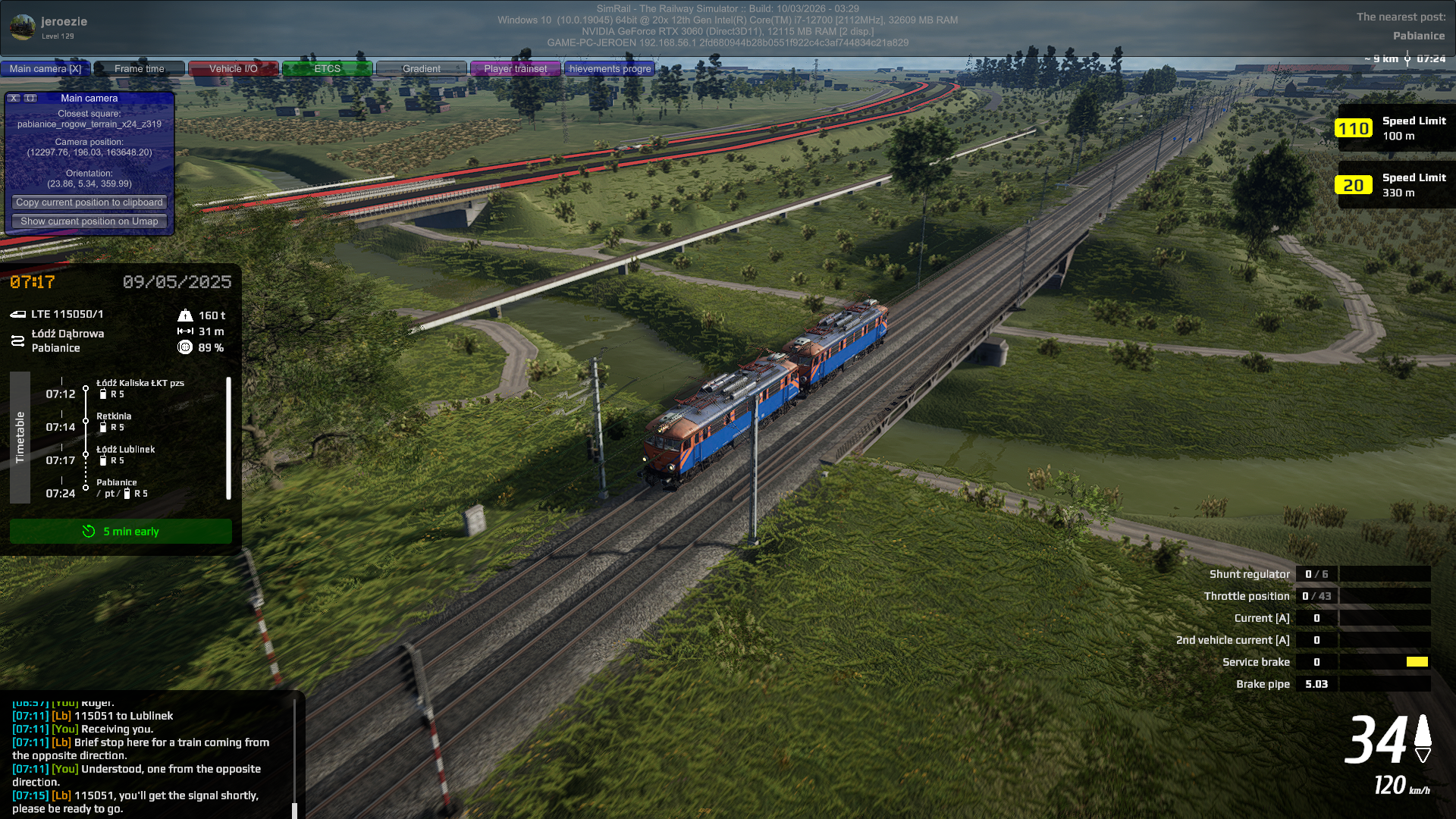This screenshot has width=1456, height=819.
Task: Click the timetable panel scrollbar
Action: tap(228, 438)
